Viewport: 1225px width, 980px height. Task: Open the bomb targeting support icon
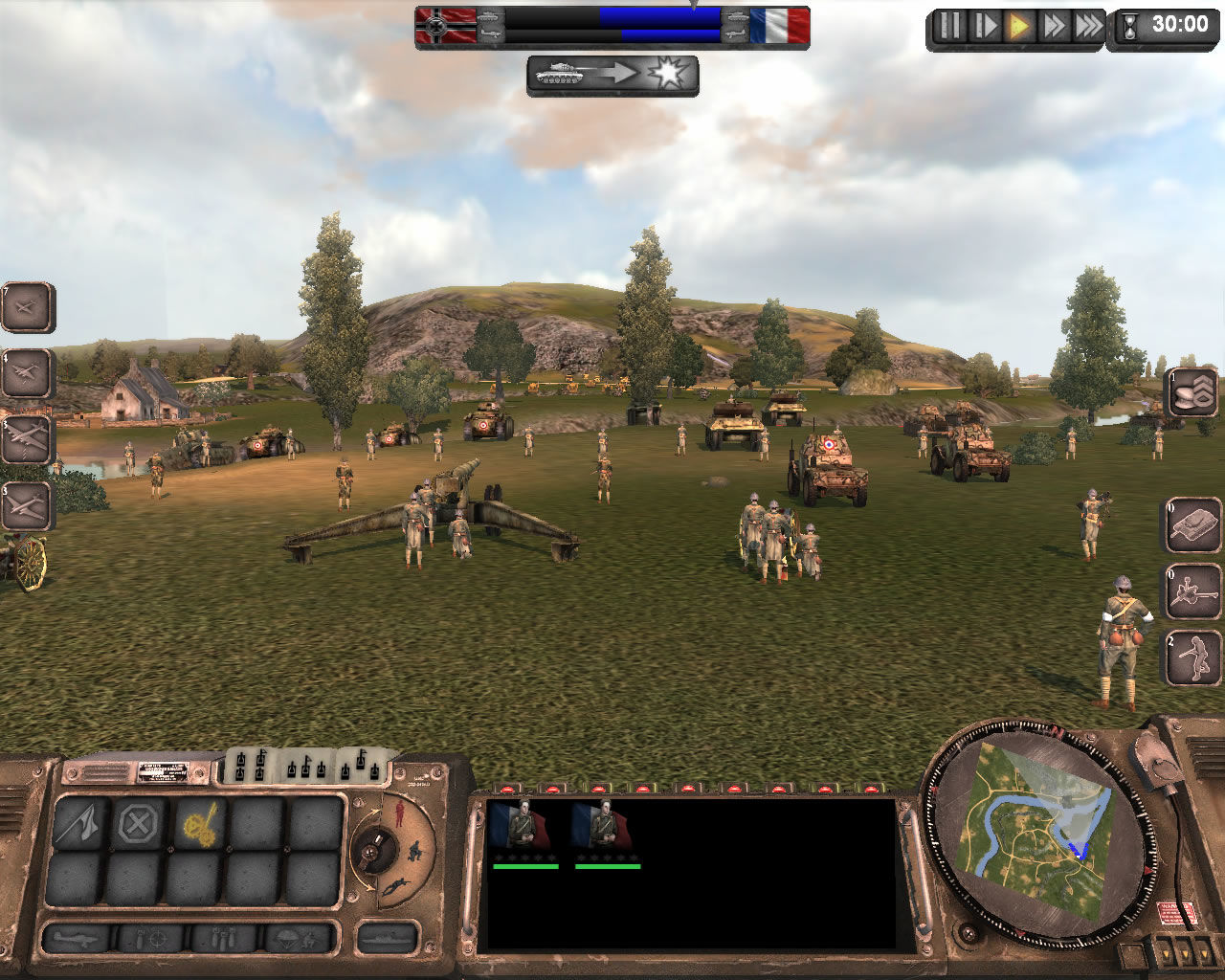(x=150, y=938)
